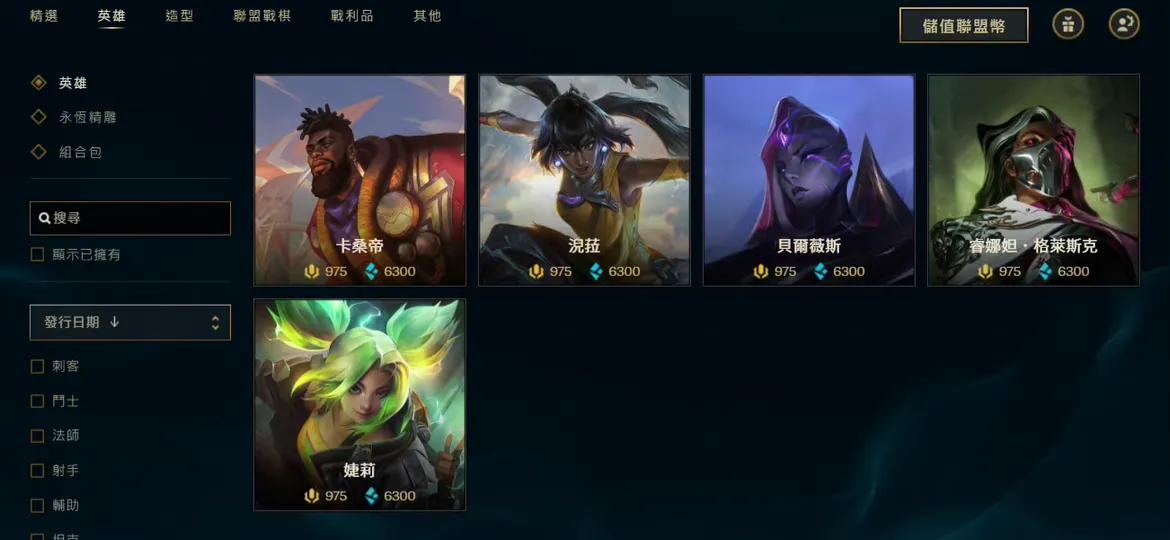Viewport: 1170px width, 540px height.
Task: Open the account profile icon
Action: pyautogui.click(x=1124, y=25)
